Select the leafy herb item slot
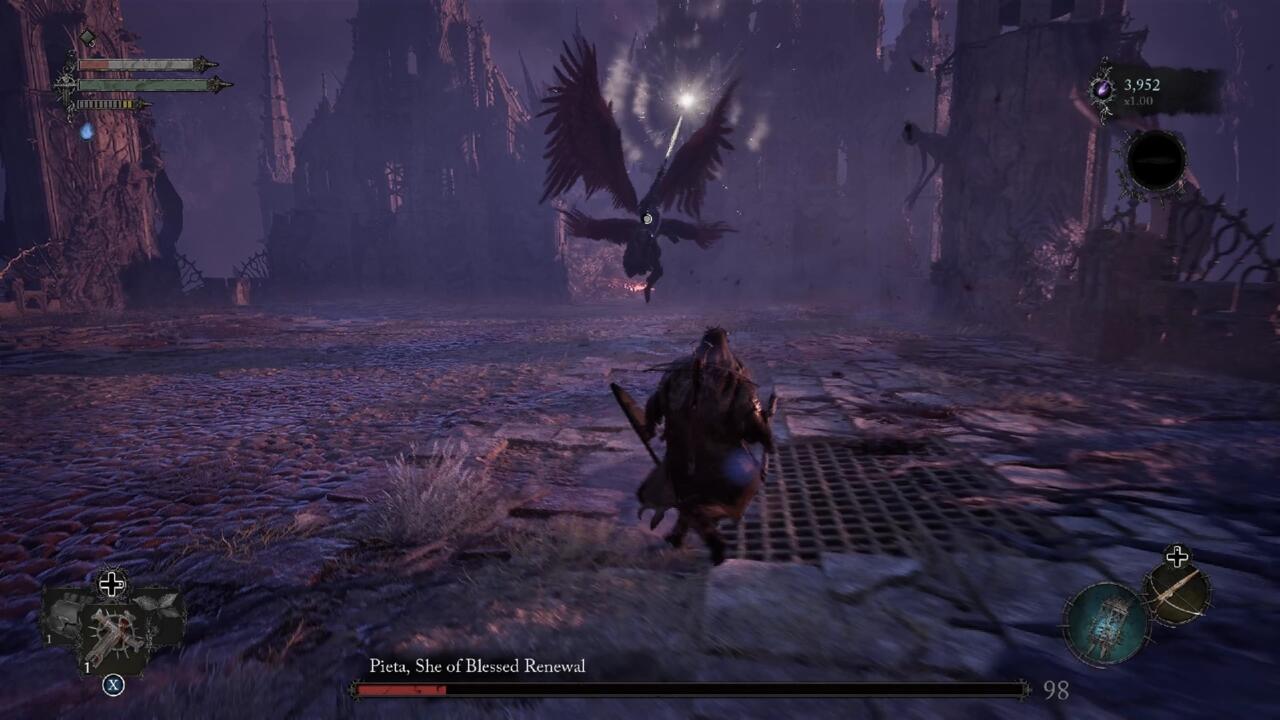 click(158, 605)
